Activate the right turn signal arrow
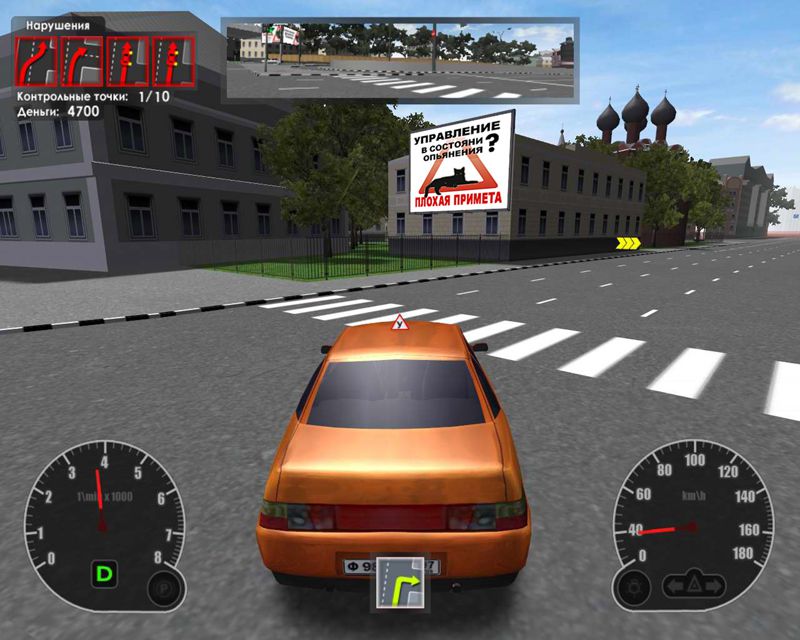The image size is (800, 640). point(715,584)
